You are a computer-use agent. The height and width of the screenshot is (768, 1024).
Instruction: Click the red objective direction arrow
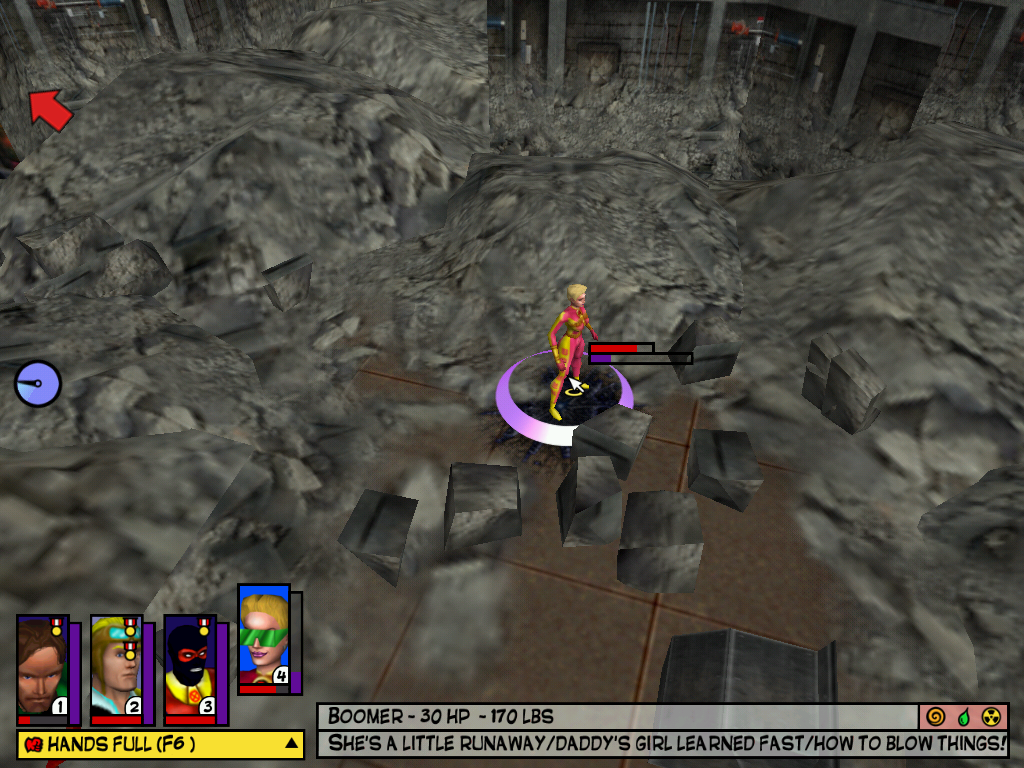[x=50, y=109]
